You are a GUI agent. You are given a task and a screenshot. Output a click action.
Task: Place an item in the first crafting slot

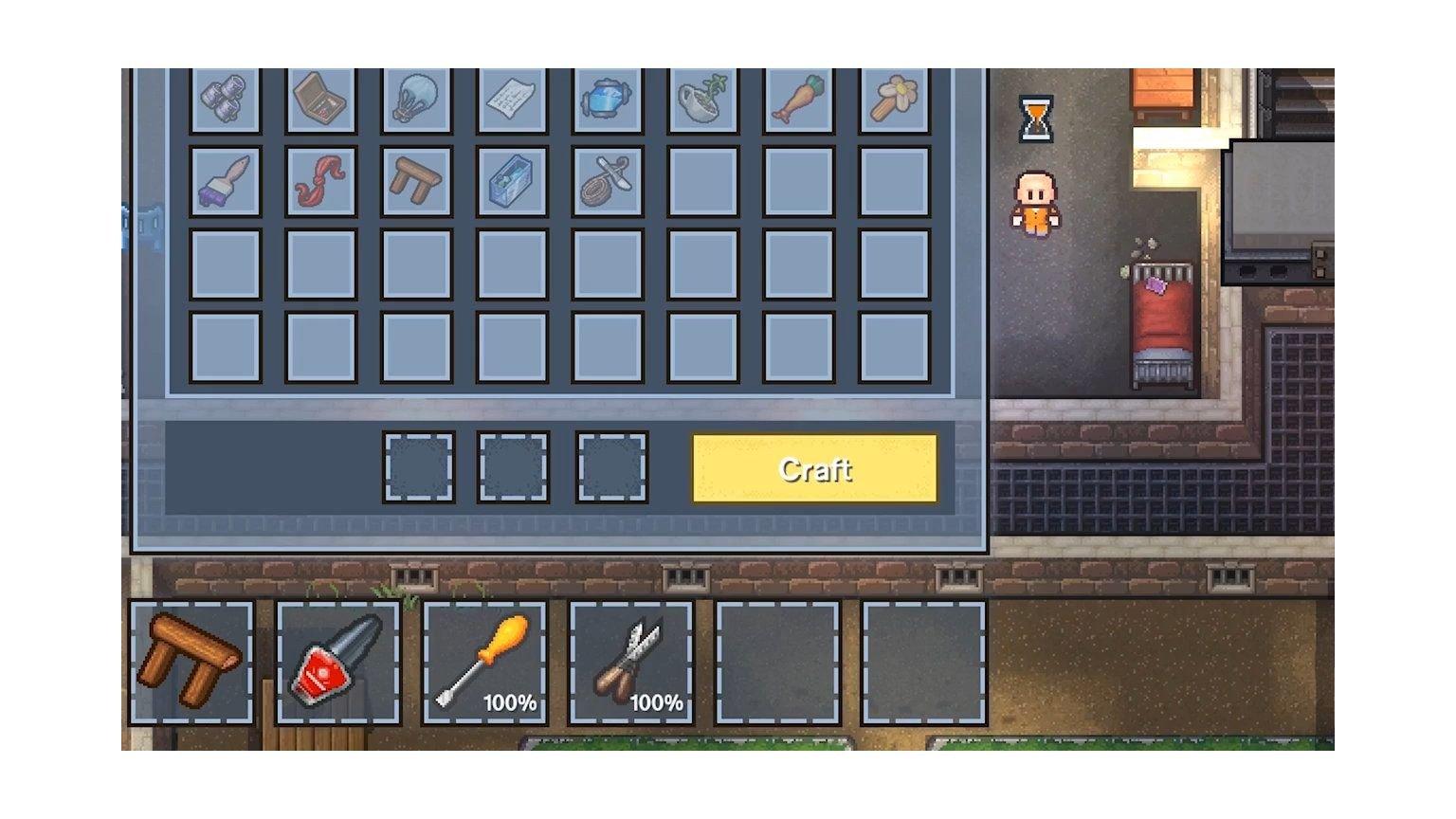417,466
